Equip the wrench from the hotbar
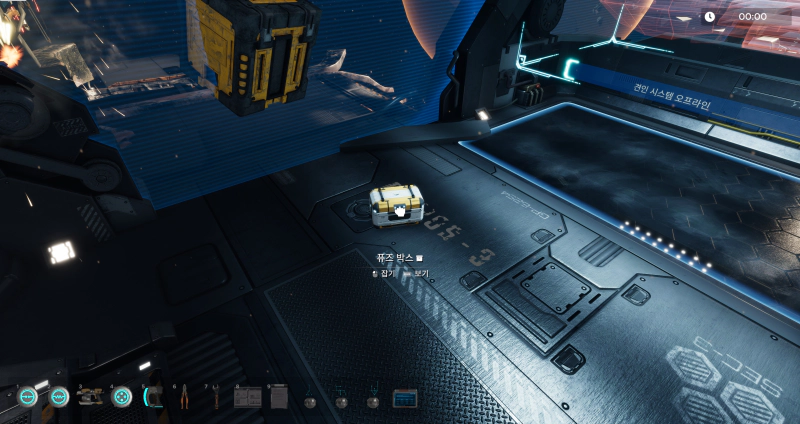This screenshot has height=424, width=800. [215, 398]
